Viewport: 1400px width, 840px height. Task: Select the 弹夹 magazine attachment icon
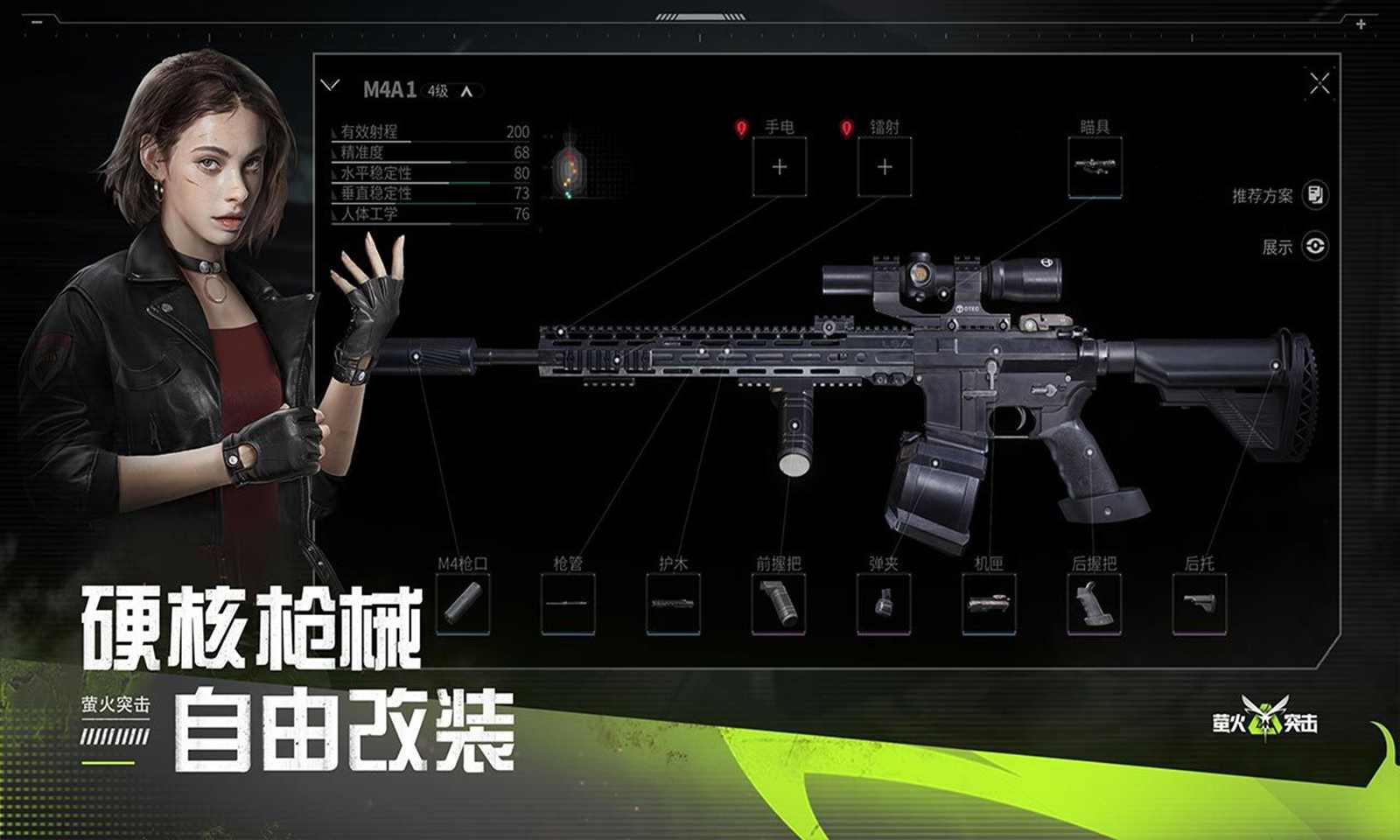pos(884,603)
